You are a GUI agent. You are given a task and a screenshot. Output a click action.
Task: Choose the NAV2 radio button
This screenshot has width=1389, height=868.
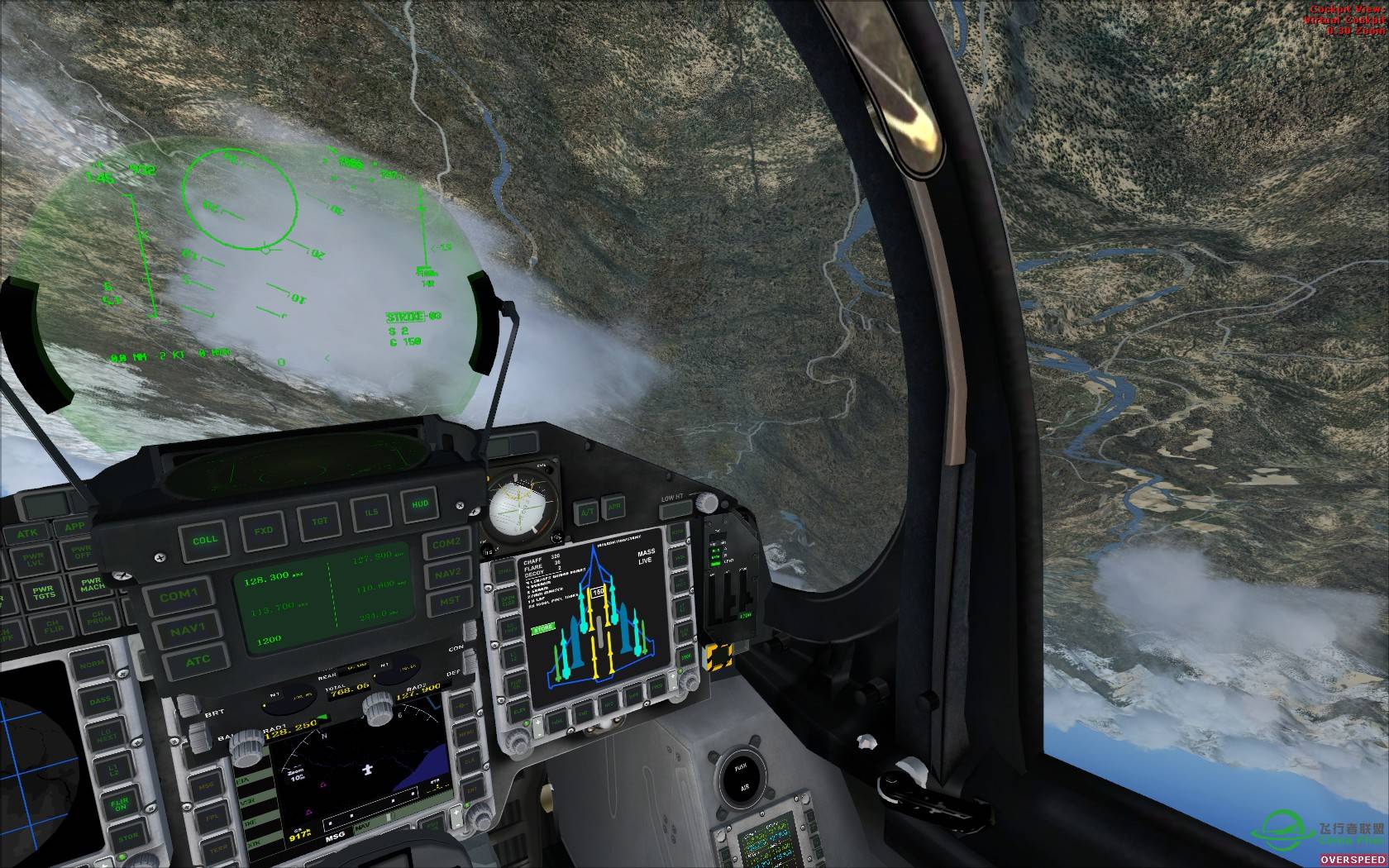[448, 572]
